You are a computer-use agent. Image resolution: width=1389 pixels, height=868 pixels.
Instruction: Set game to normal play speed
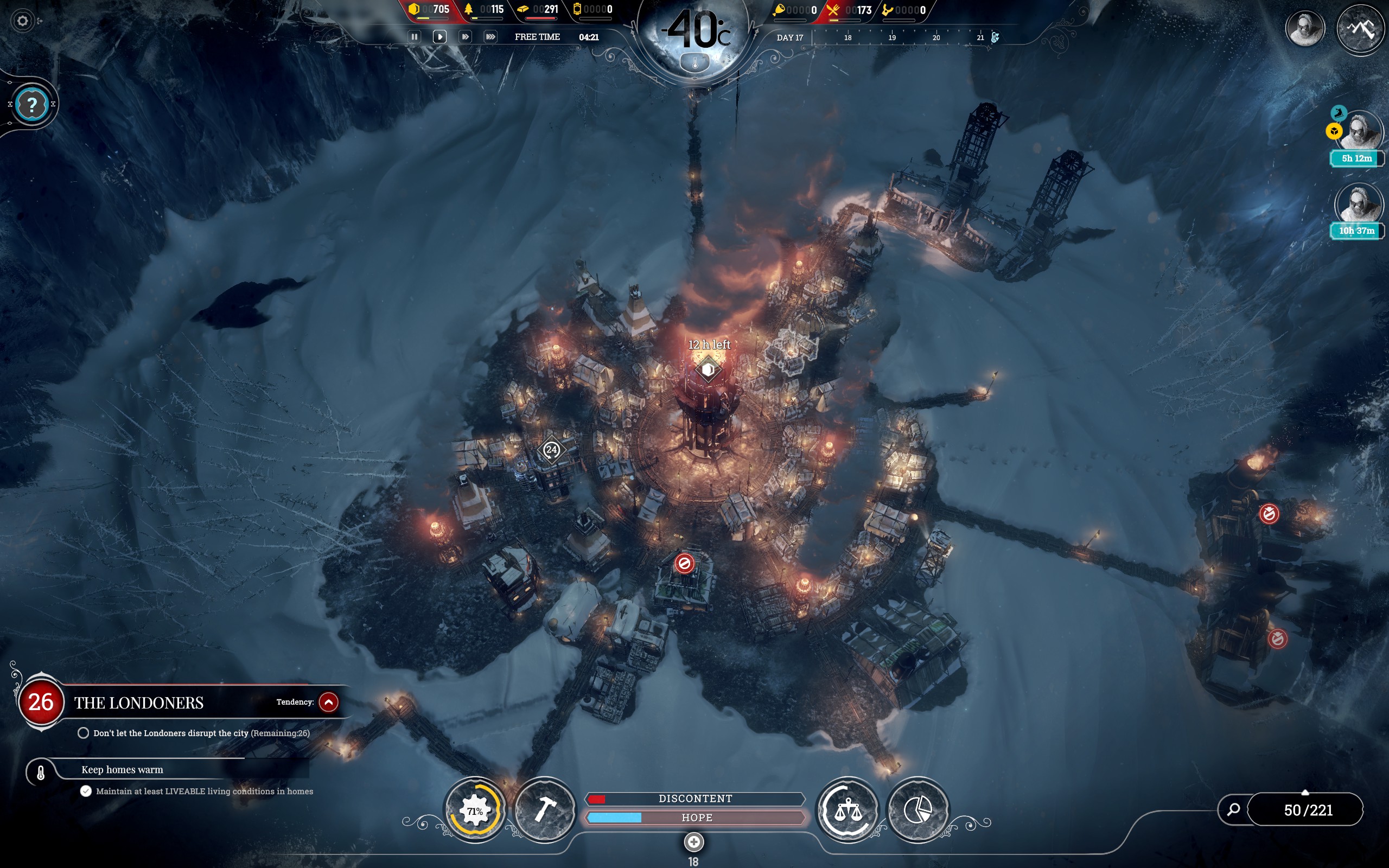click(x=439, y=37)
